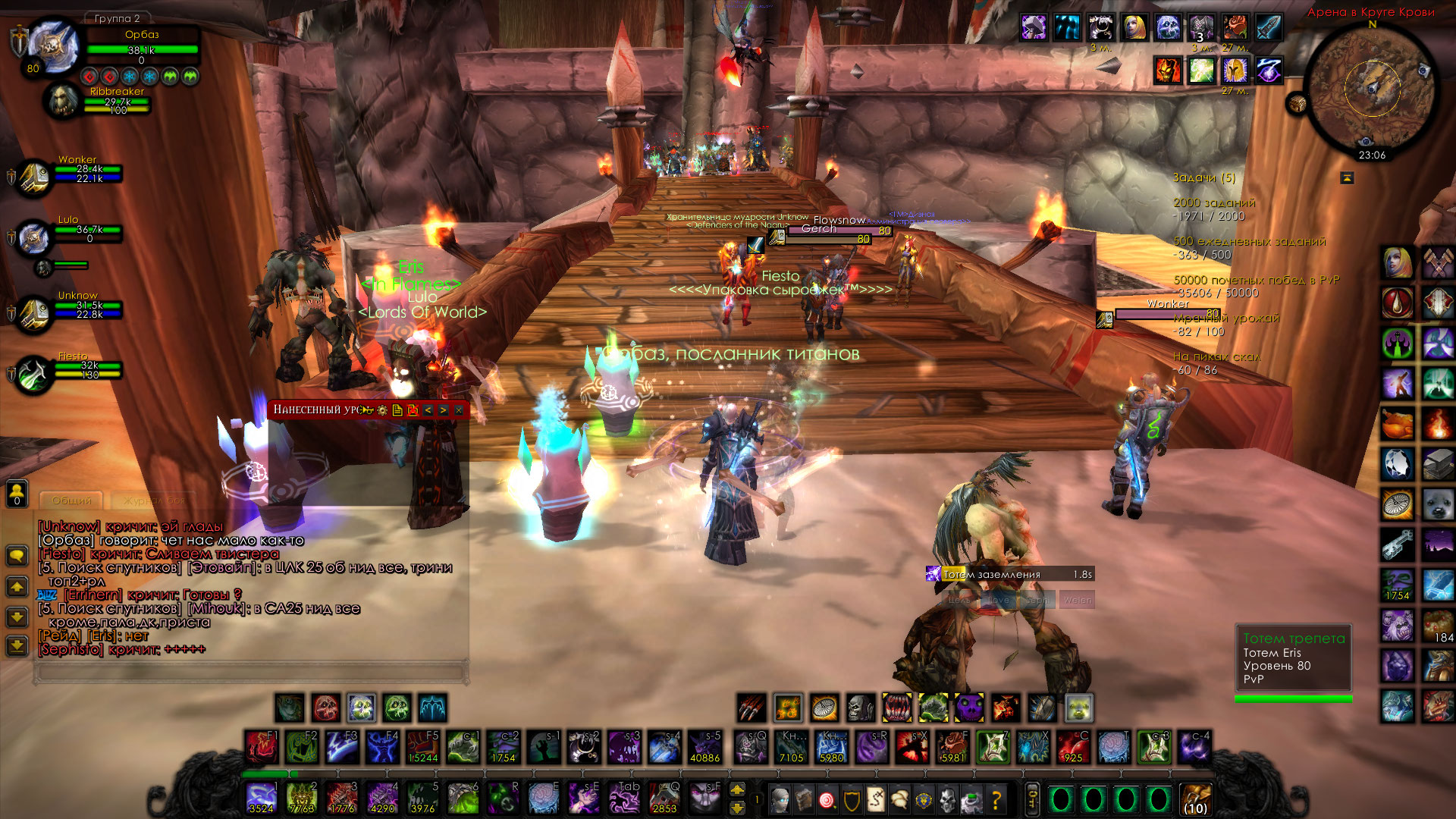
Task: Jump the chat to its newest message
Action: tap(17, 646)
